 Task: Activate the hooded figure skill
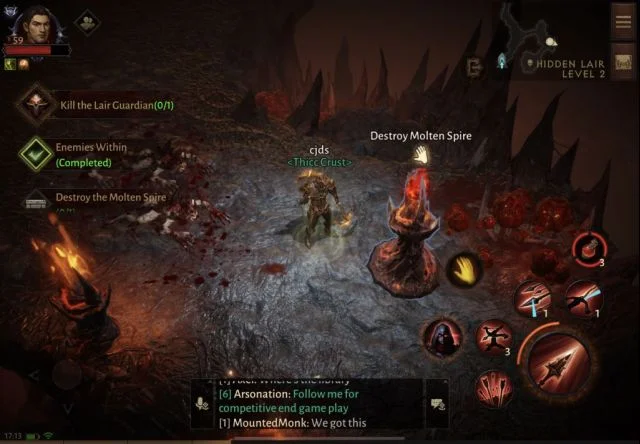tap(441, 338)
